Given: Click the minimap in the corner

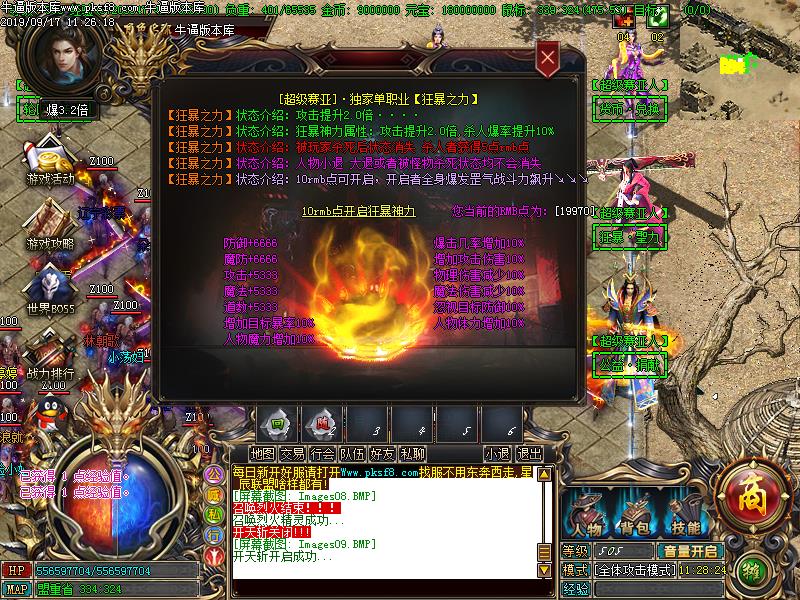Looking at the screenshot, I should click(x=742, y=40).
